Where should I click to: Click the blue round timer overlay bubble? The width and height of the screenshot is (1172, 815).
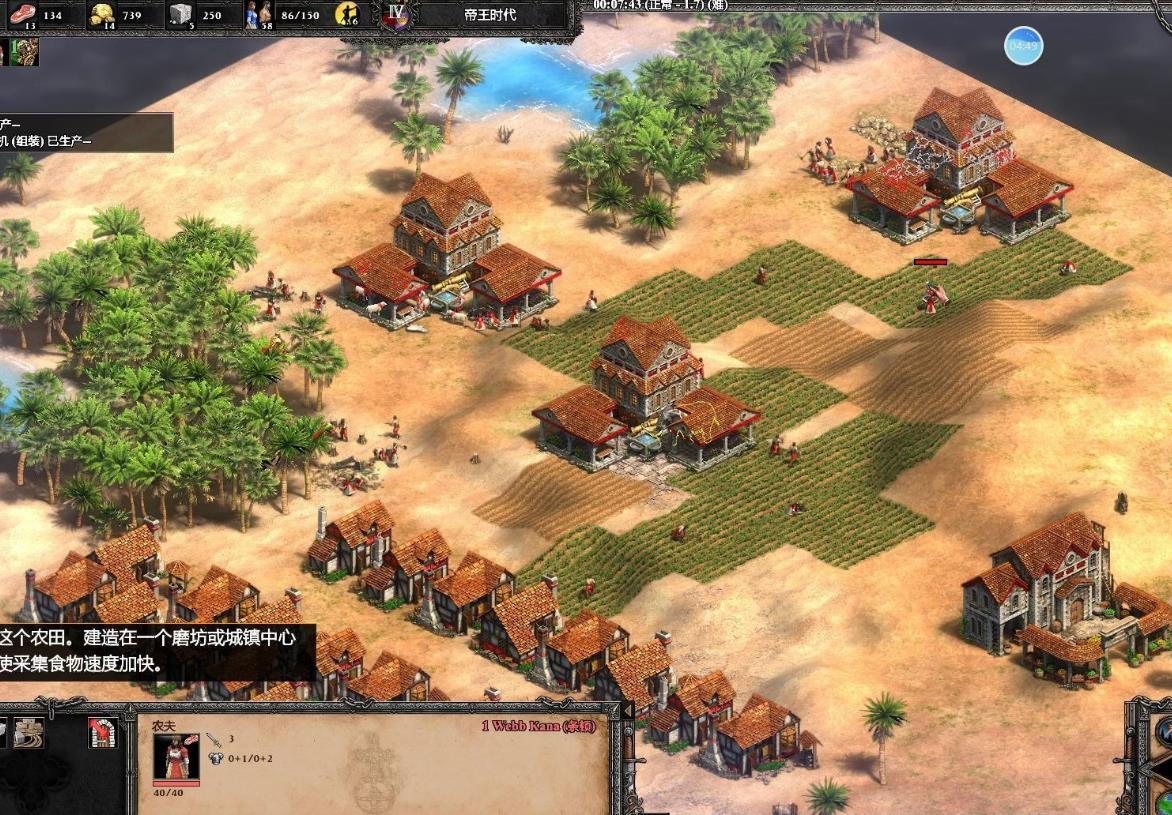point(1023,46)
